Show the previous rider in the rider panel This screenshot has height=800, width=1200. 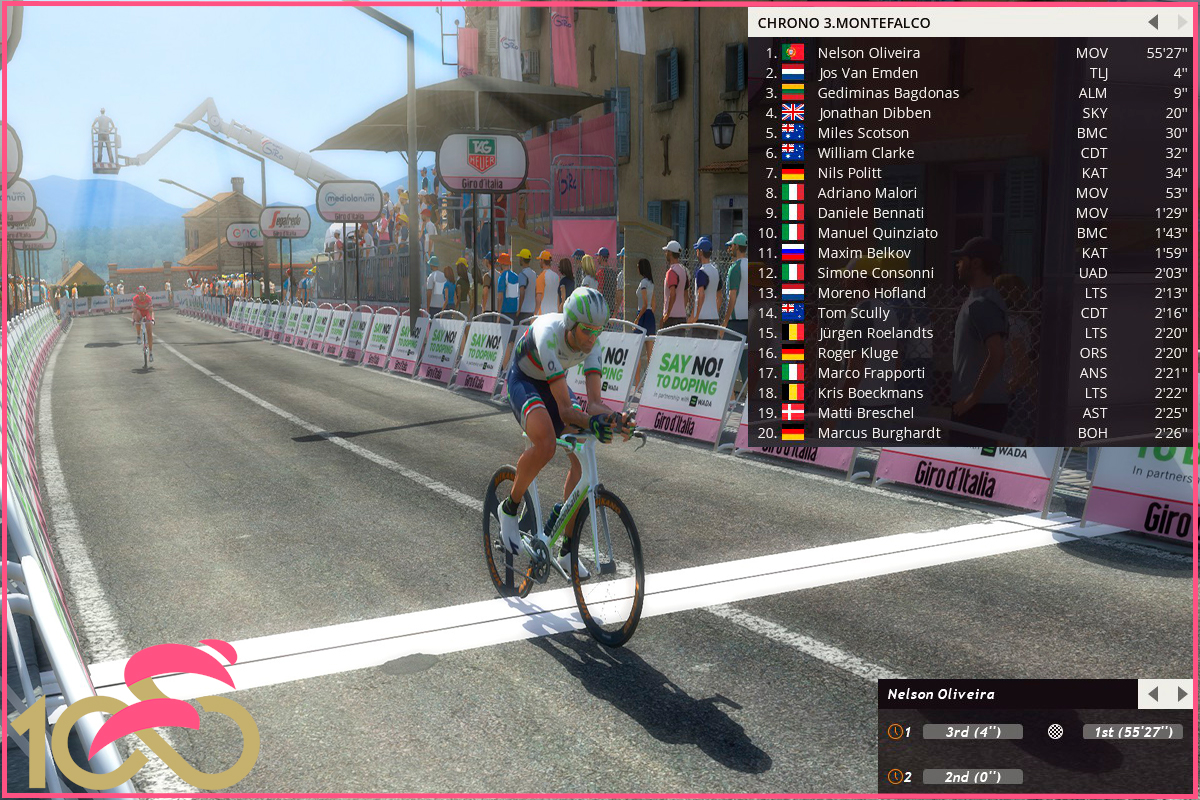[1153, 694]
